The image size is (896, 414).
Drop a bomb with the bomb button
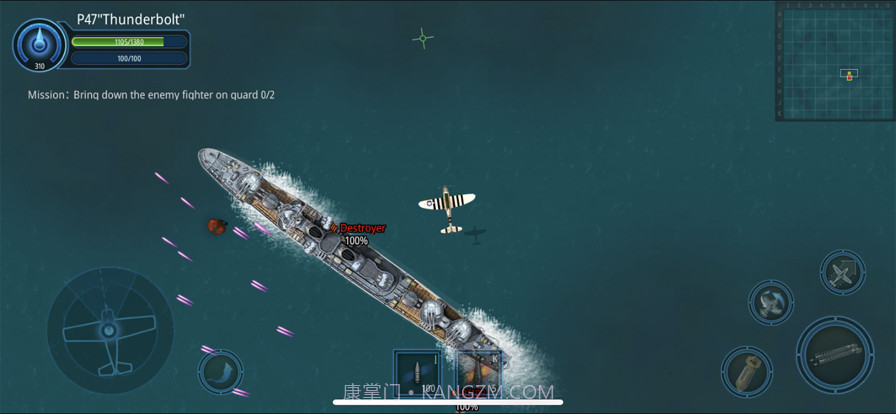point(746,372)
